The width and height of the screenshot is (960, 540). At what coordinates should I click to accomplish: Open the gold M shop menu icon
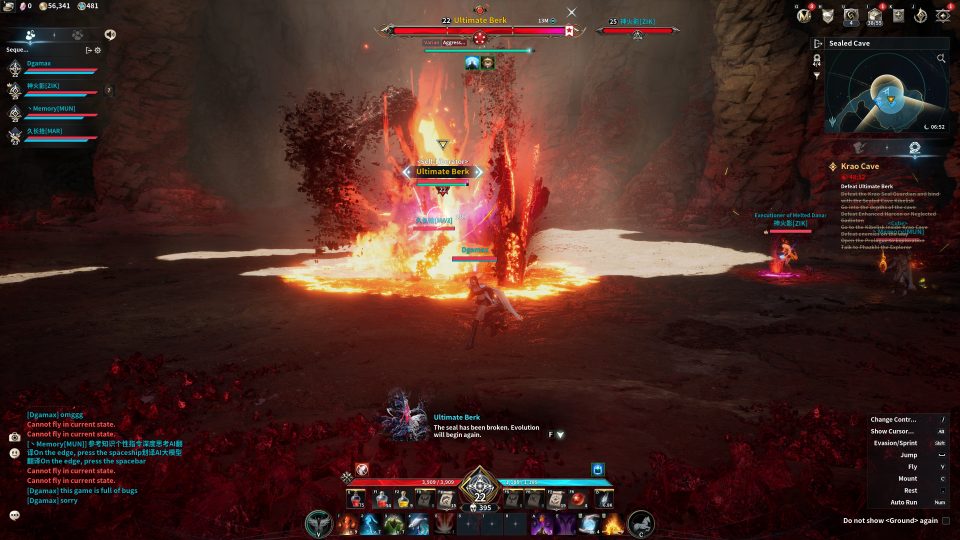click(802, 15)
